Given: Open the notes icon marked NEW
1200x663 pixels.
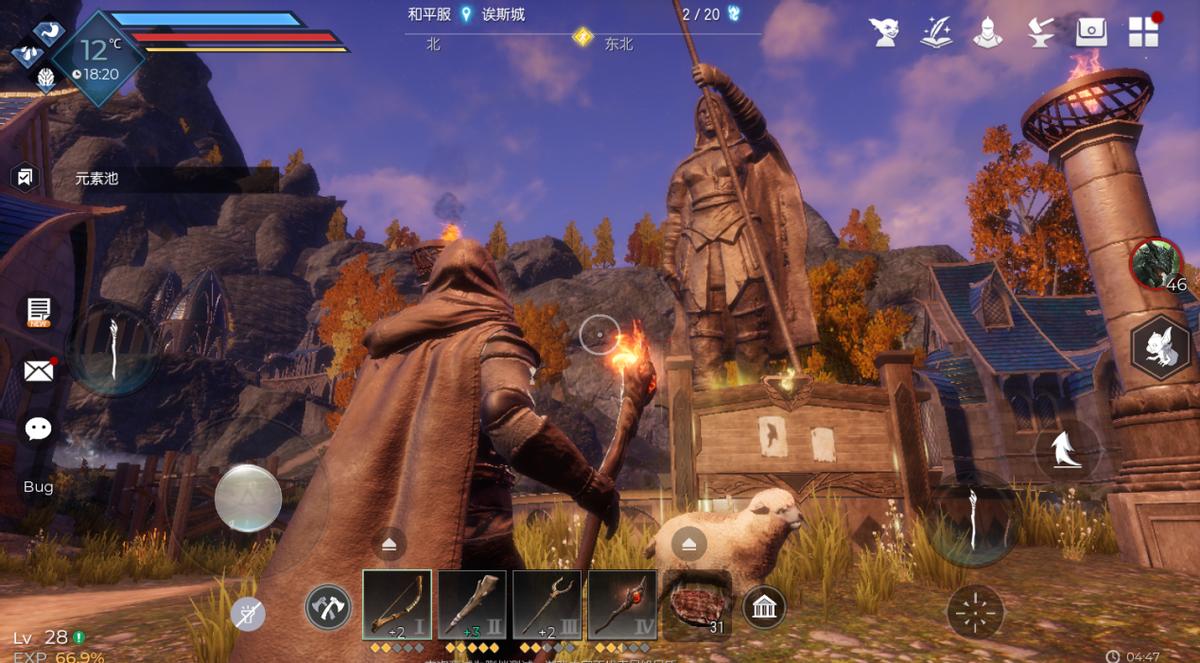Looking at the screenshot, I should pyautogui.click(x=39, y=311).
